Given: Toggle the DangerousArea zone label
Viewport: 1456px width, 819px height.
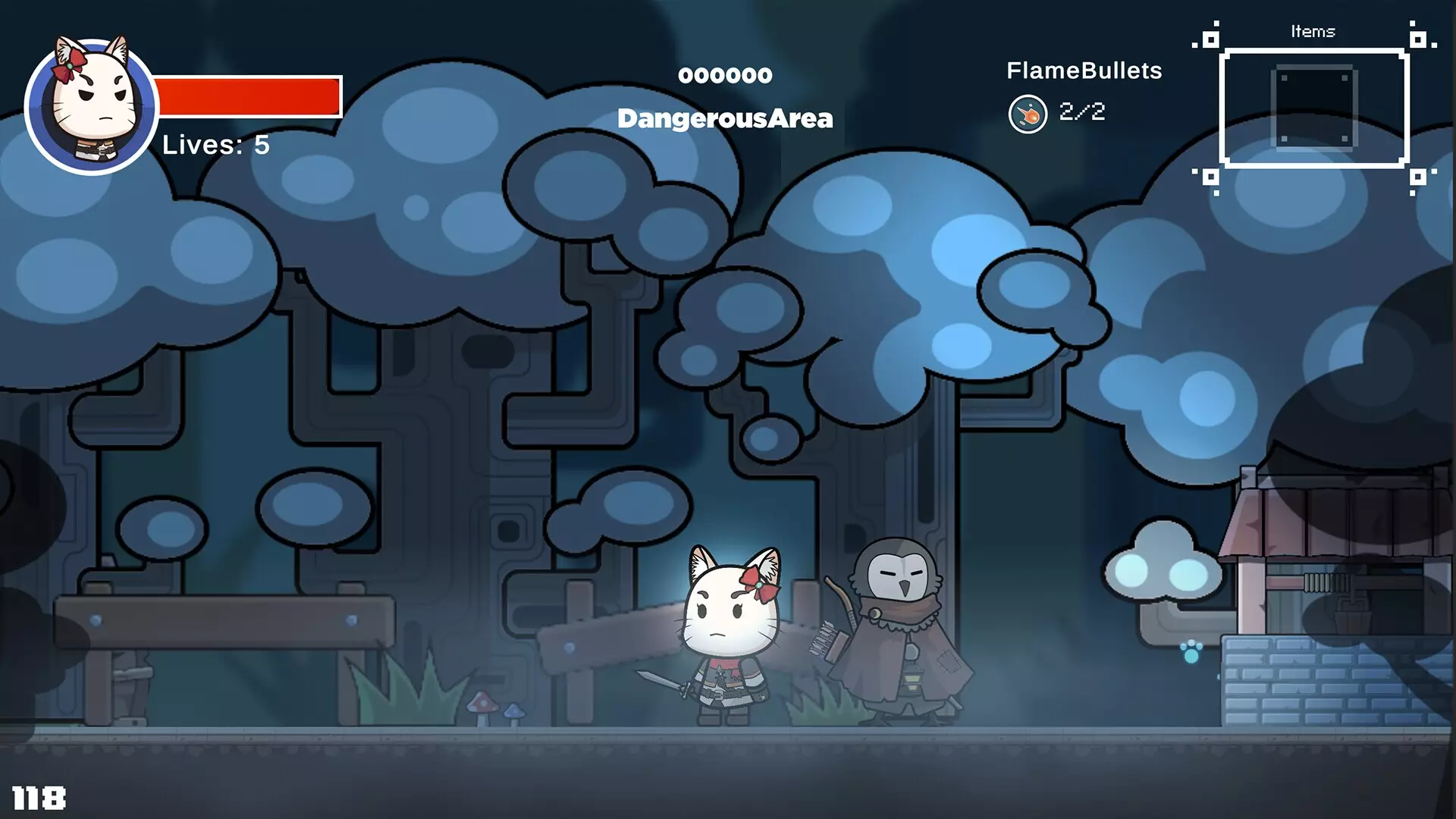Looking at the screenshot, I should click(726, 118).
